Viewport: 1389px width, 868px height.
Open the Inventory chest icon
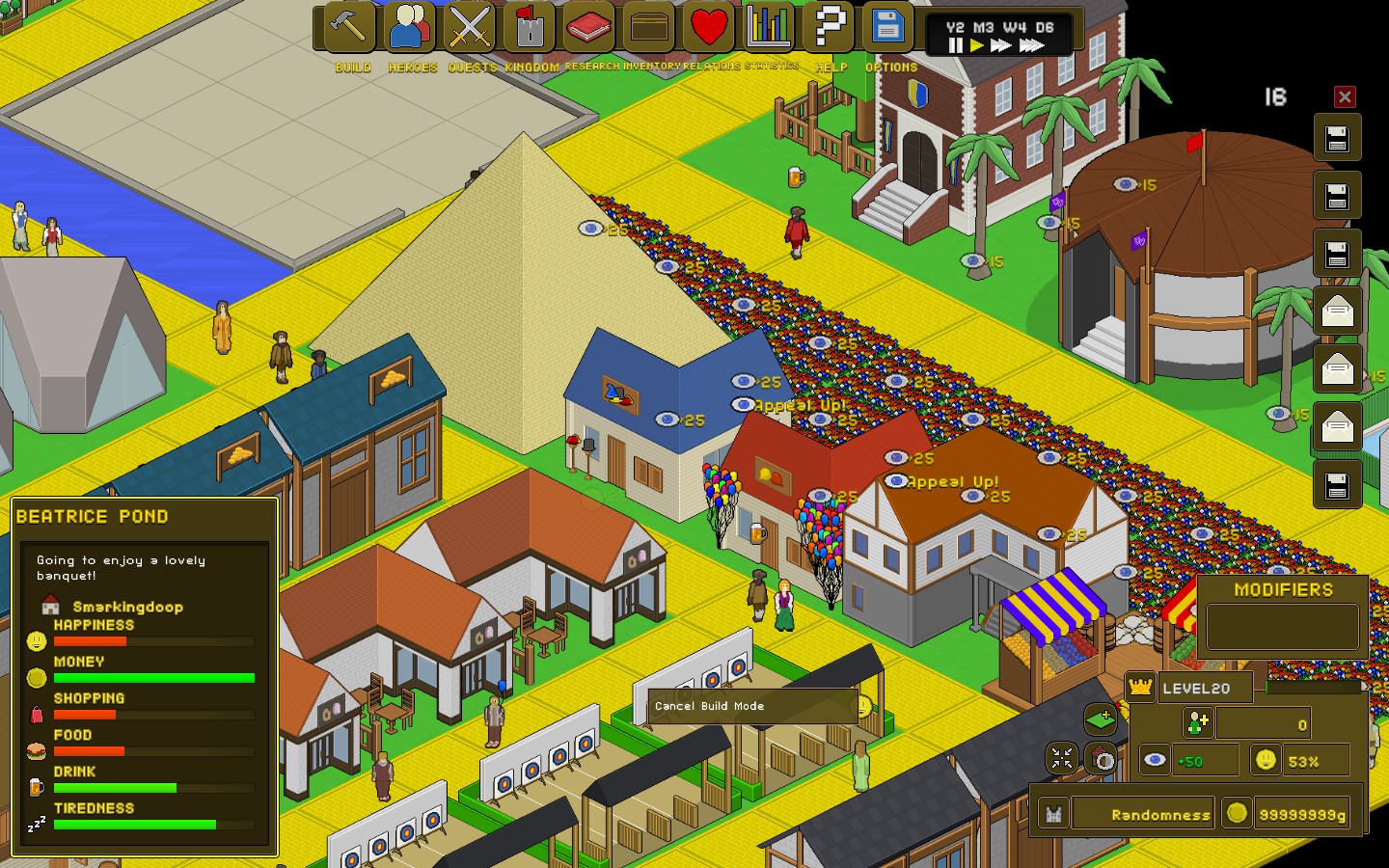[648, 28]
